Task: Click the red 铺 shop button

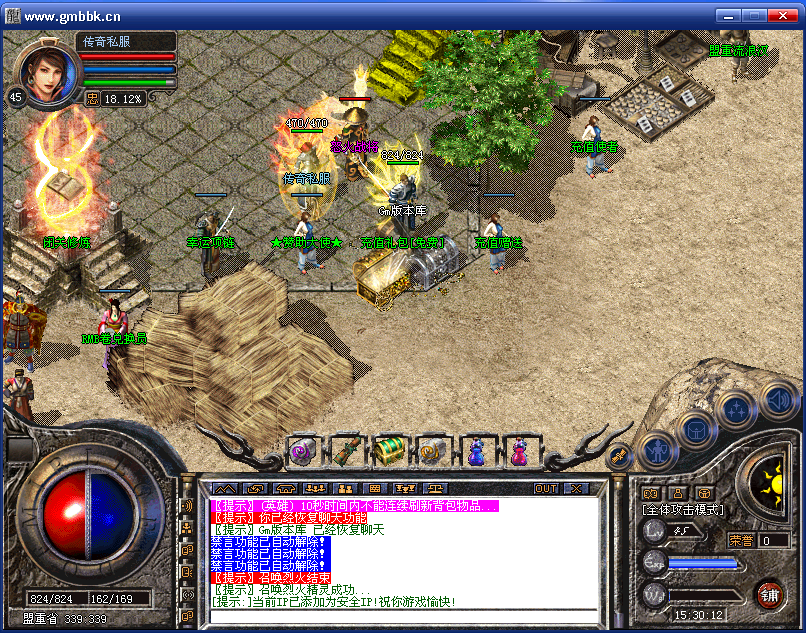Action: (x=769, y=594)
